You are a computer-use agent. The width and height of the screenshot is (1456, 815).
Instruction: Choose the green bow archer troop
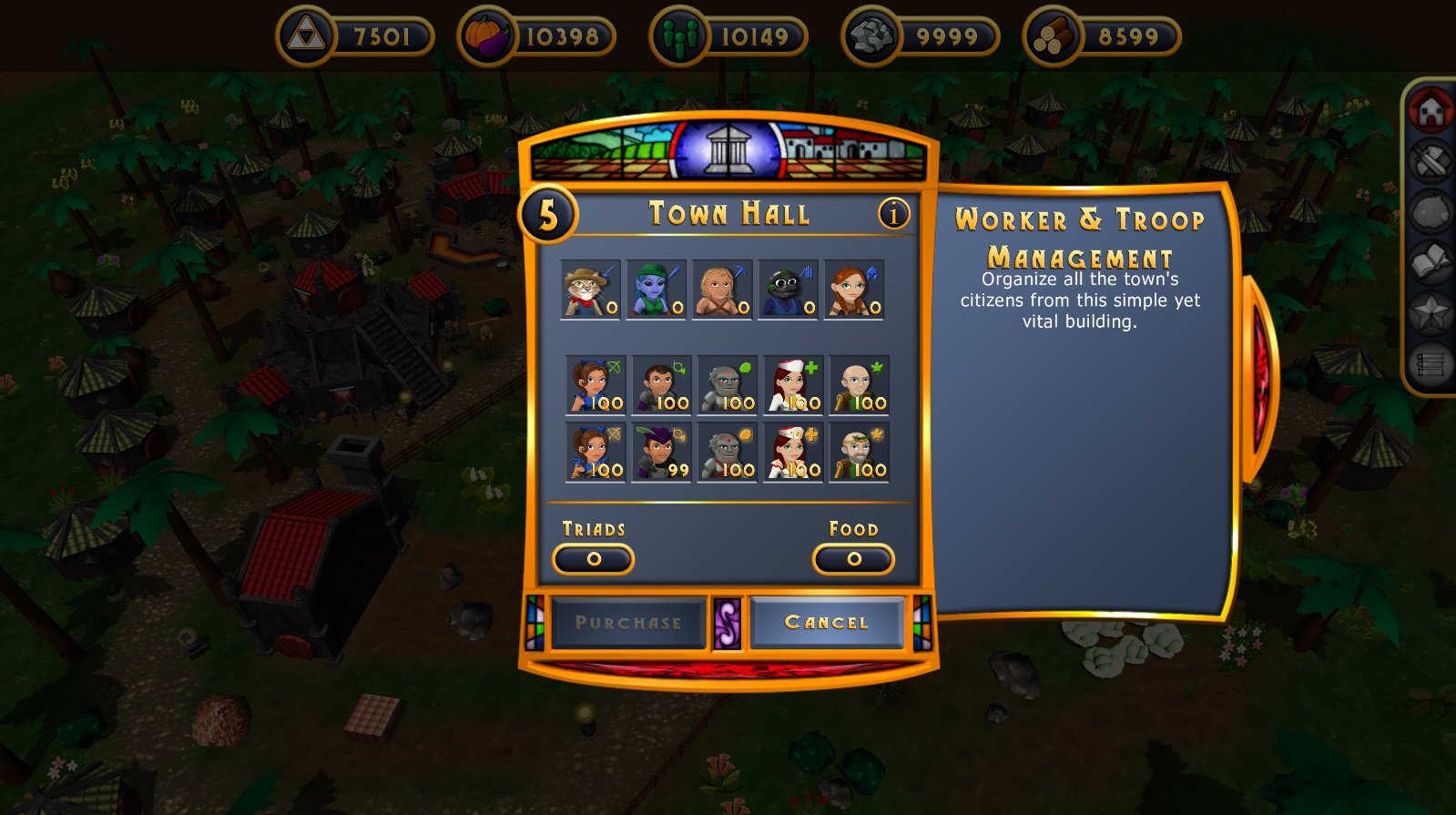596,385
